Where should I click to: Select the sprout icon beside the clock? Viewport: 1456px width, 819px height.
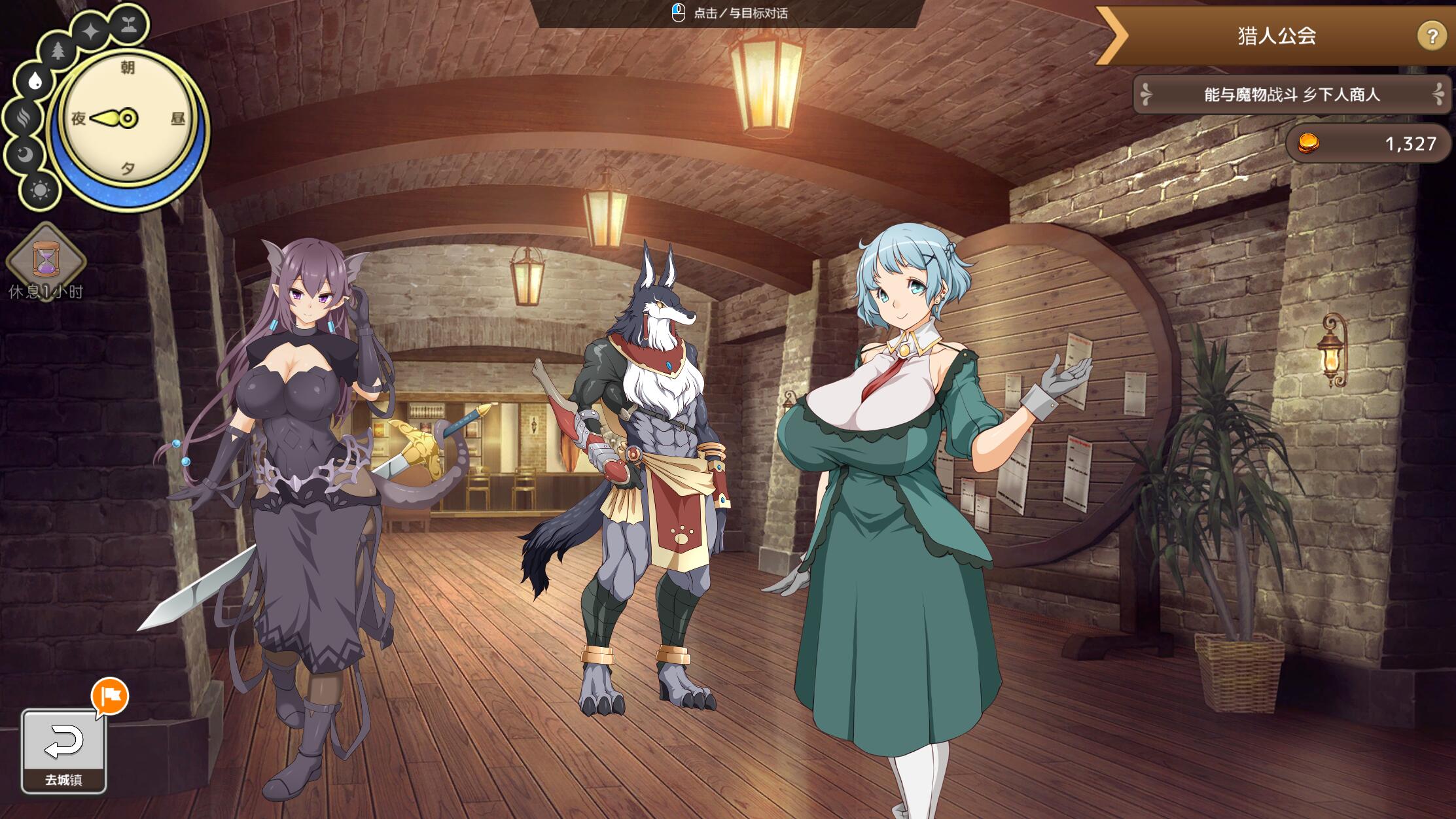tap(128, 25)
